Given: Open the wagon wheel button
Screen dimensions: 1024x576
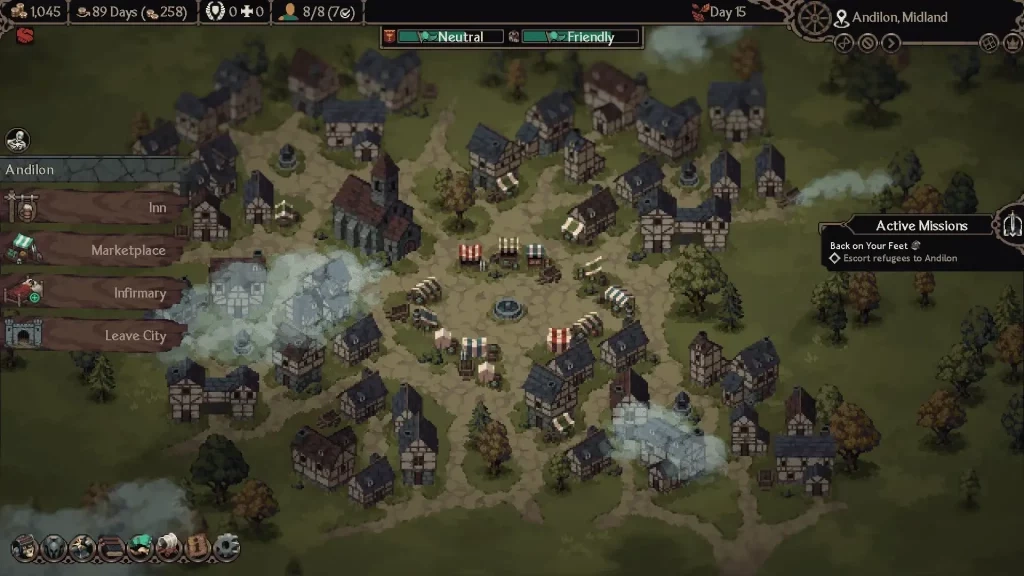Looking at the screenshot, I should (x=816, y=18).
